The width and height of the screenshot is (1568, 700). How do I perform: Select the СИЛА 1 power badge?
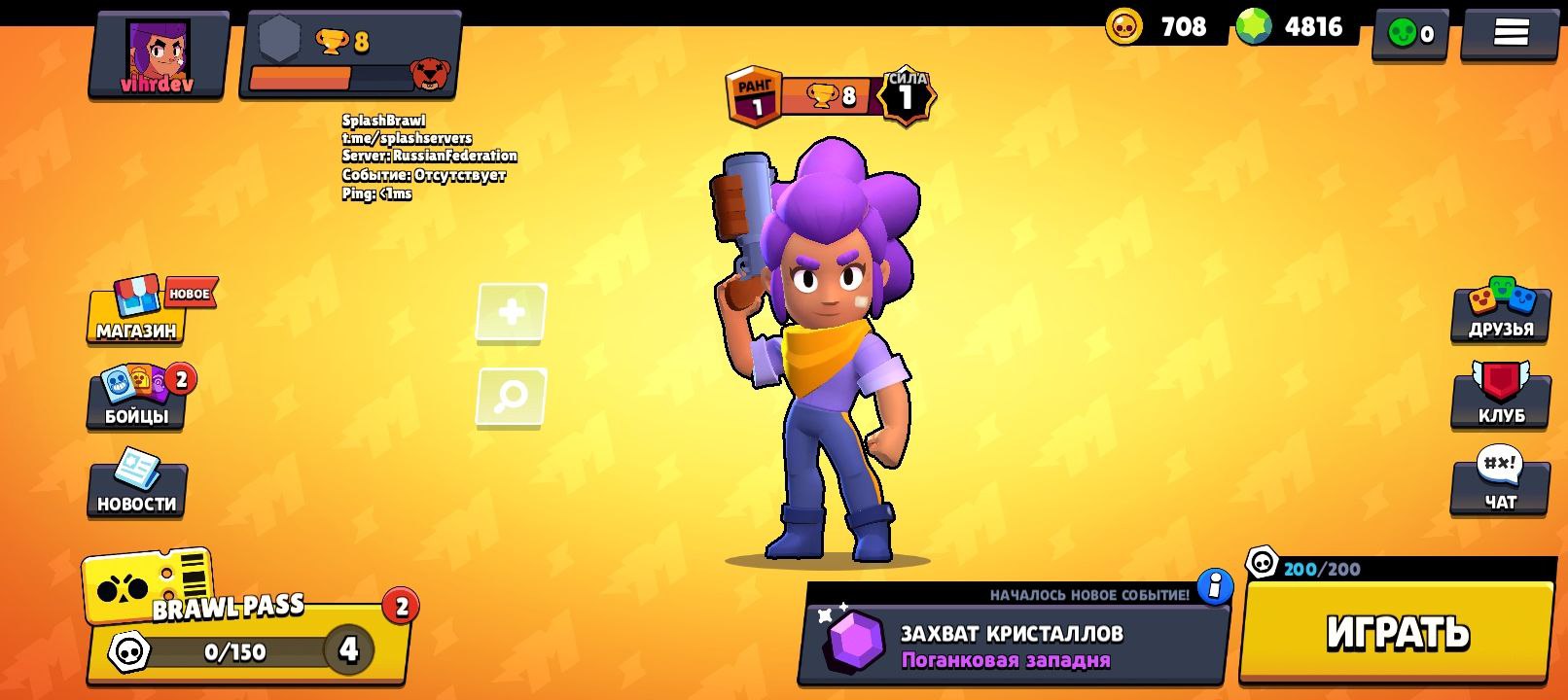pyautogui.click(x=909, y=94)
